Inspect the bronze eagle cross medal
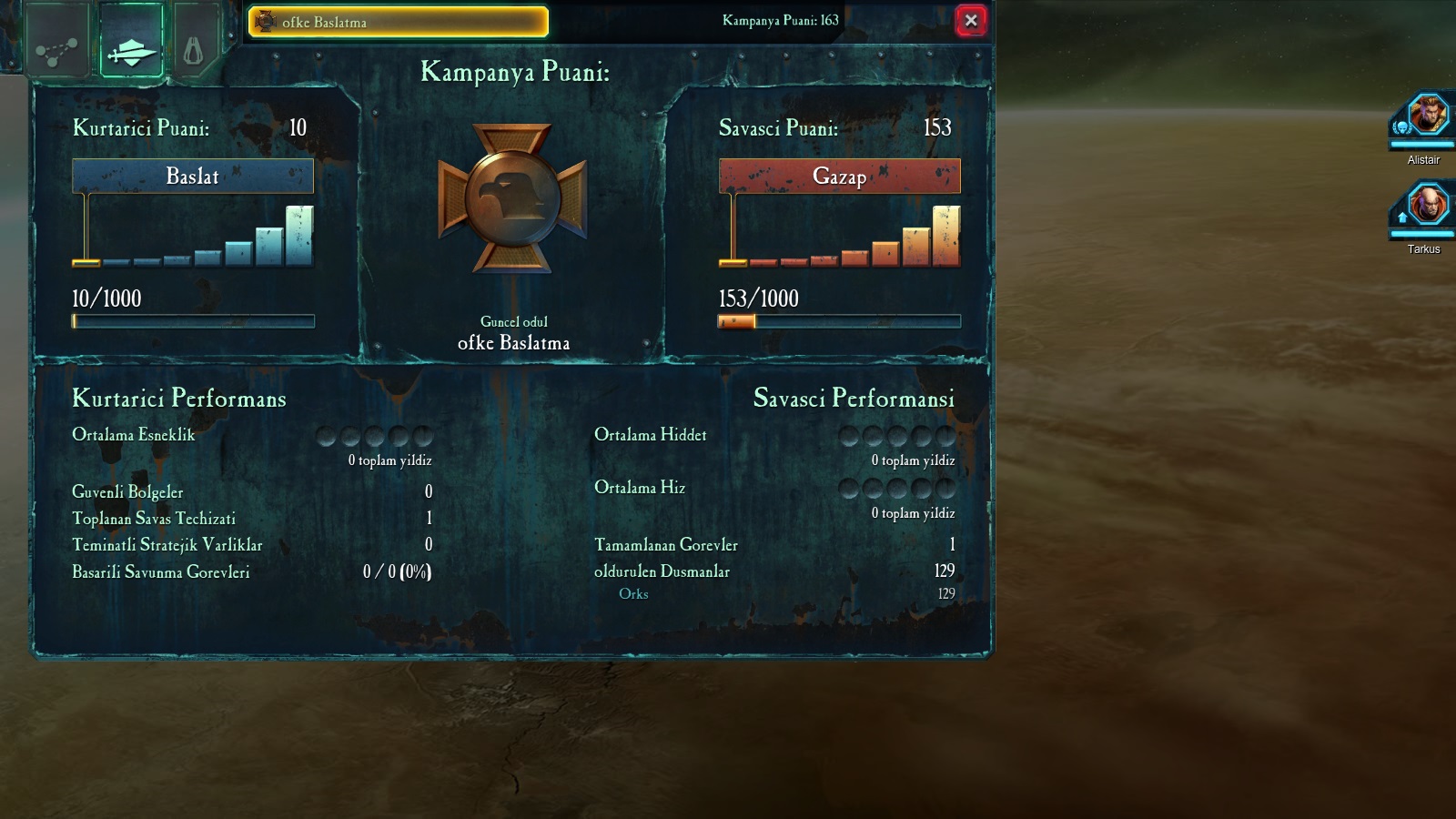 tap(512, 198)
